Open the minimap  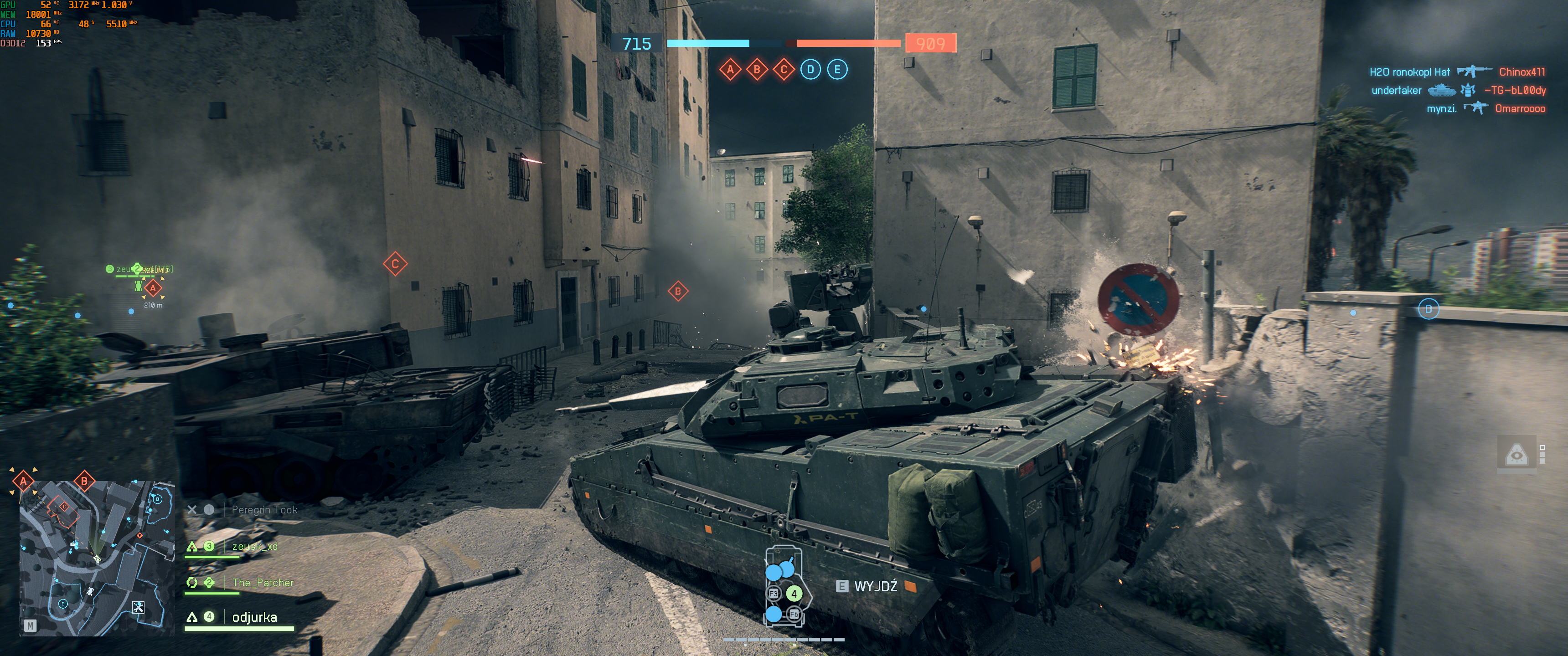(x=97, y=558)
